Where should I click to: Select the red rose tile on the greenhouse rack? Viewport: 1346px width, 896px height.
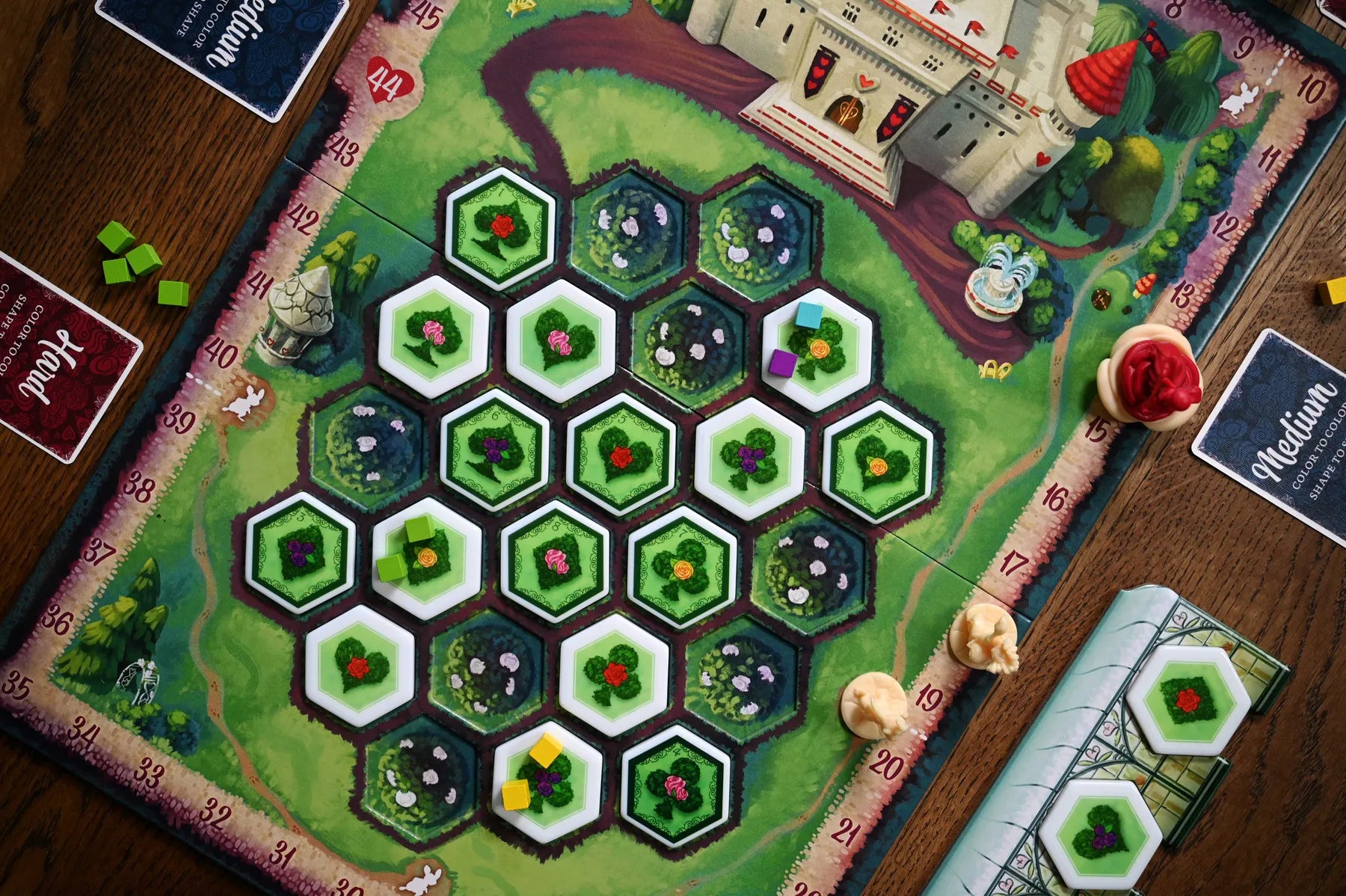pos(1187,701)
